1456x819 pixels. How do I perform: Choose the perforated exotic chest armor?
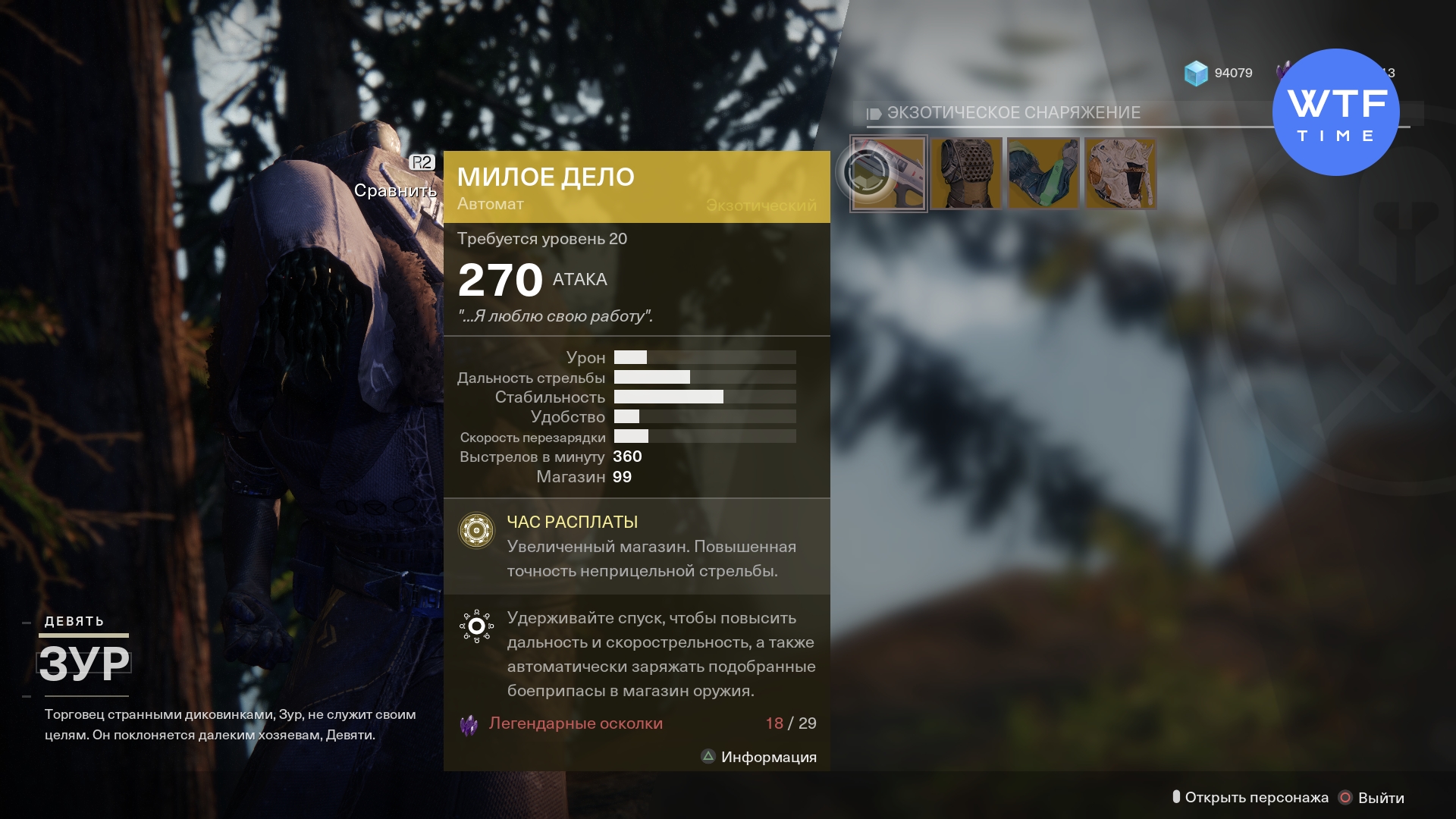pyautogui.click(x=966, y=174)
